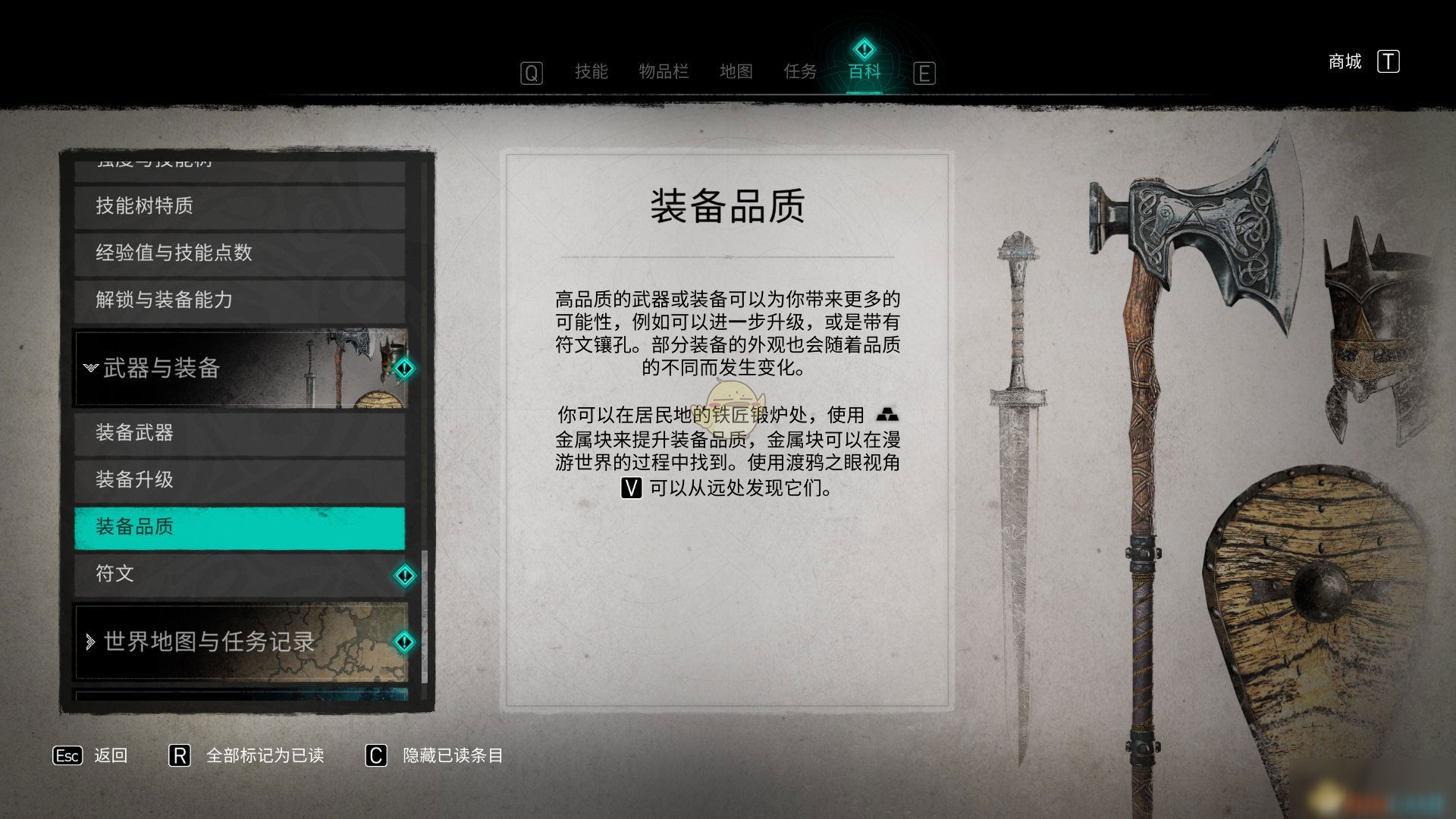Click the 百科 tab
The height and width of the screenshot is (819, 1456).
864,72
